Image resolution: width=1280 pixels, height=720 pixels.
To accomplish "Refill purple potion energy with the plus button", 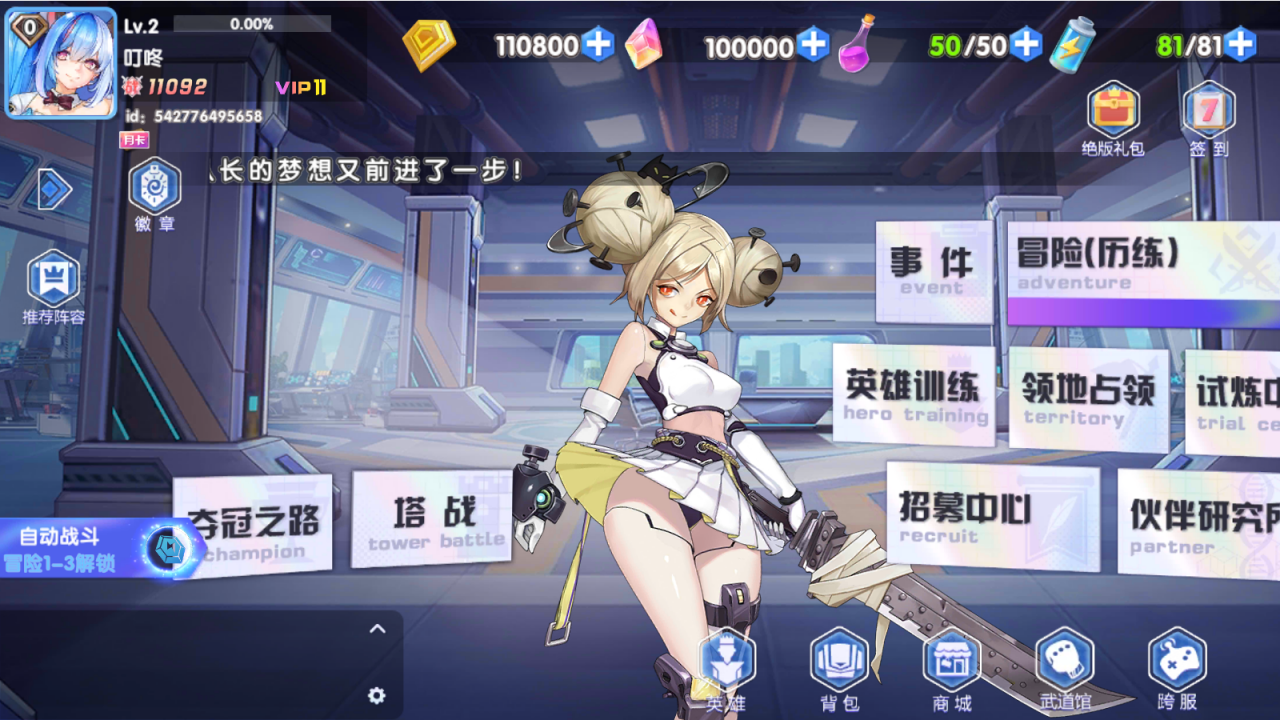I will pos(1026,45).
